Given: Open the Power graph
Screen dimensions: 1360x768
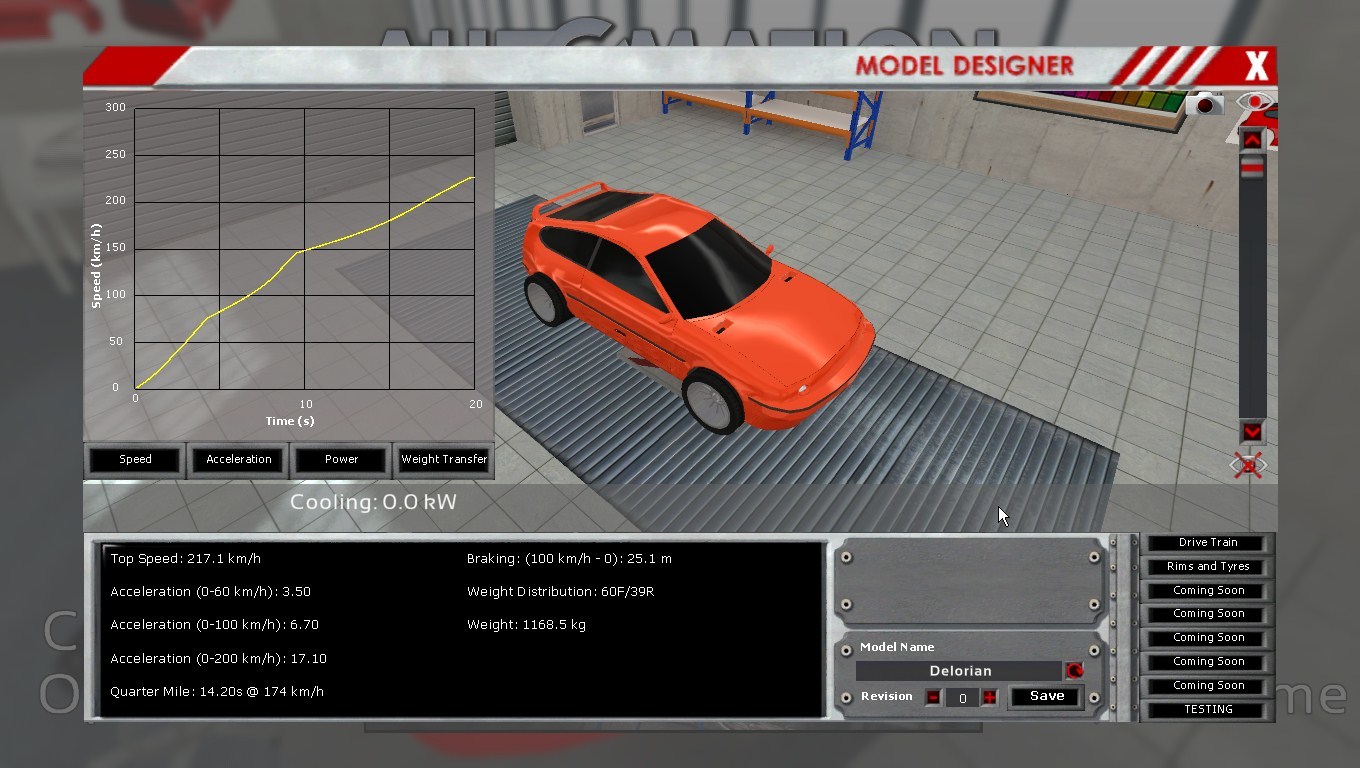Looking at the screenshot, I should (341, 460).
